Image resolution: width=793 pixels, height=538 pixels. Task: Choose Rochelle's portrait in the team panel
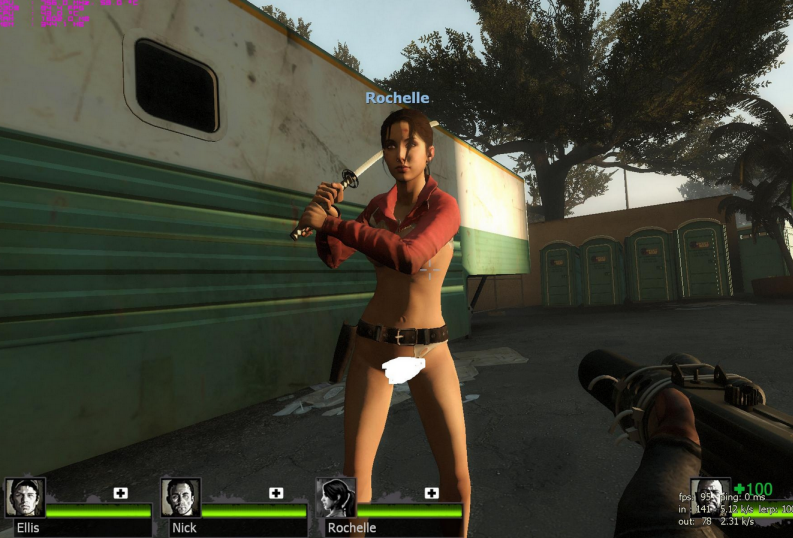pyautogui.click(x=336, y=498)
